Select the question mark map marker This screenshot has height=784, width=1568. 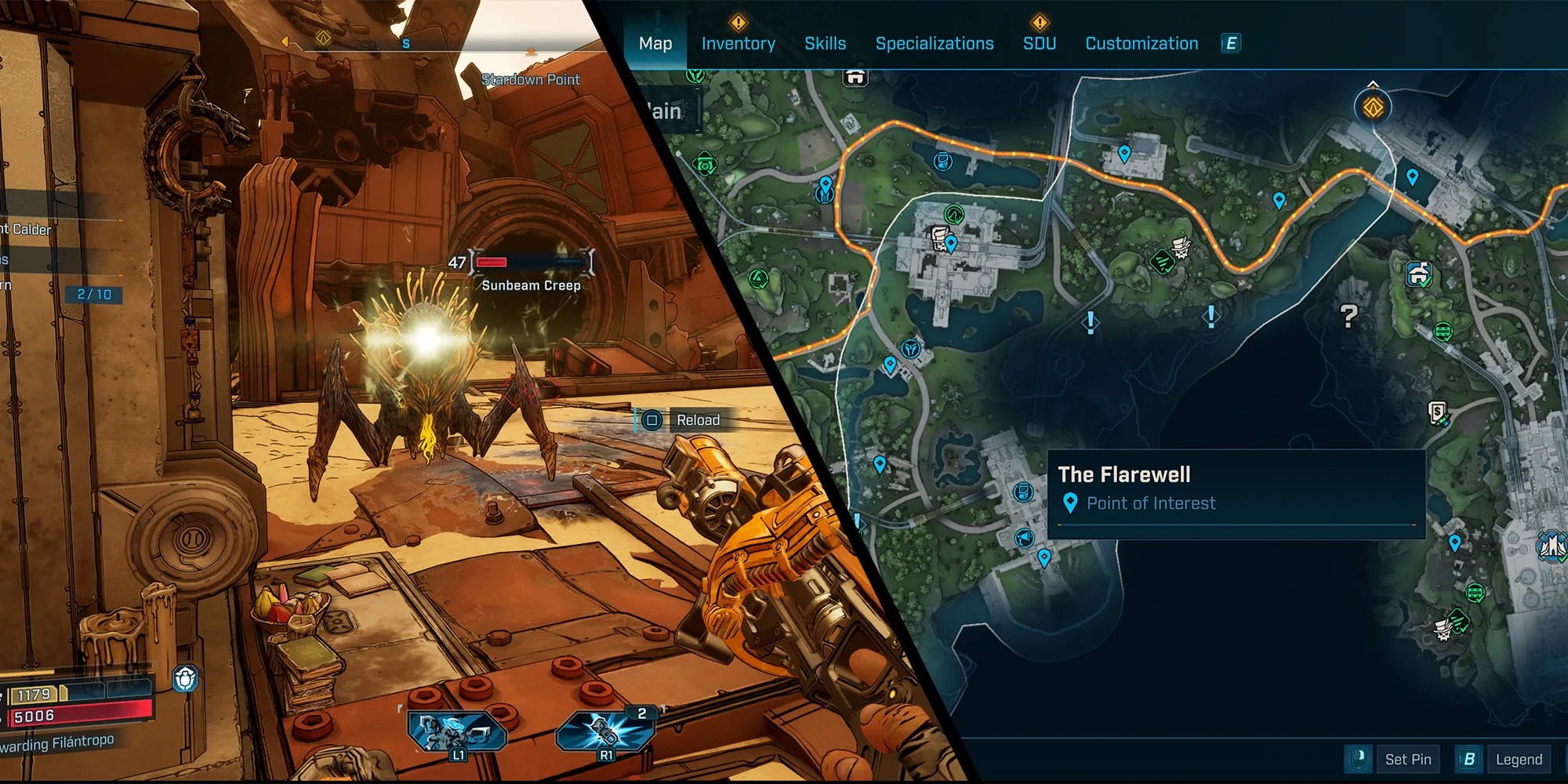point(1348,316)
